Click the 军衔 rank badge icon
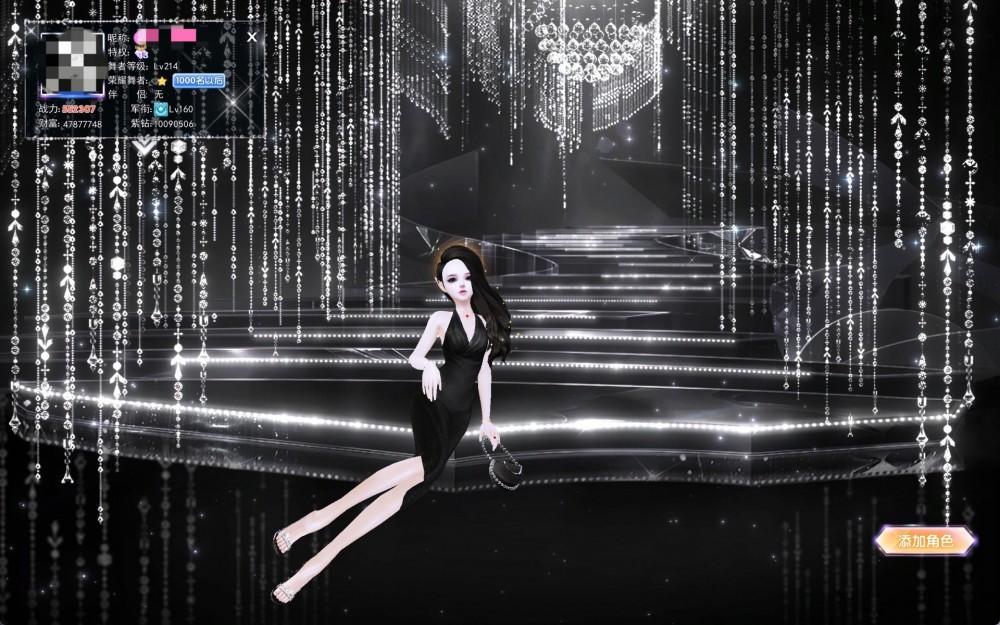The width and height of the screenshot is (1000, 625). point(161,109)
